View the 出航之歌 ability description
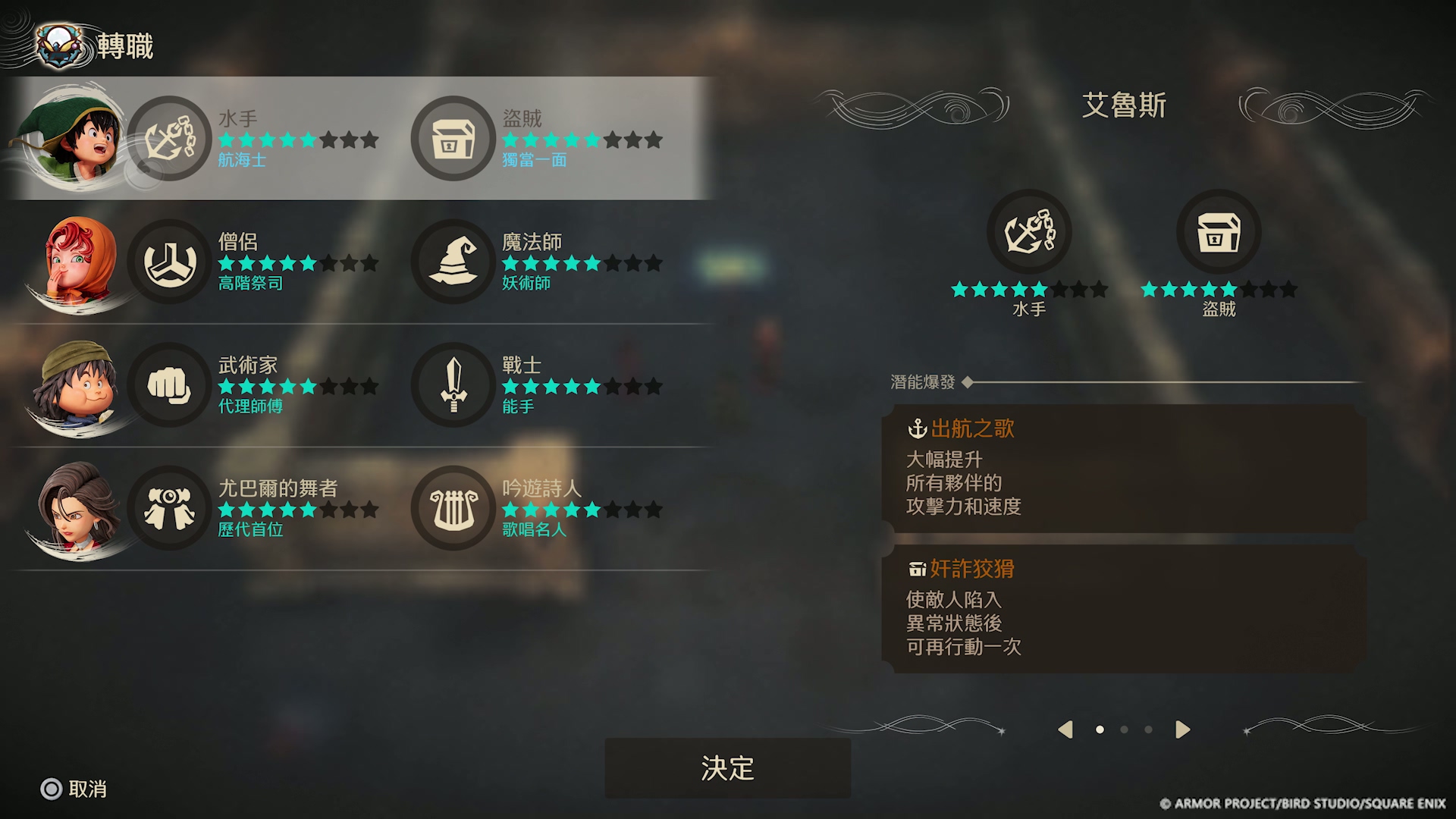Viewport: 1456px width, 819px height. coord(1124,468)
